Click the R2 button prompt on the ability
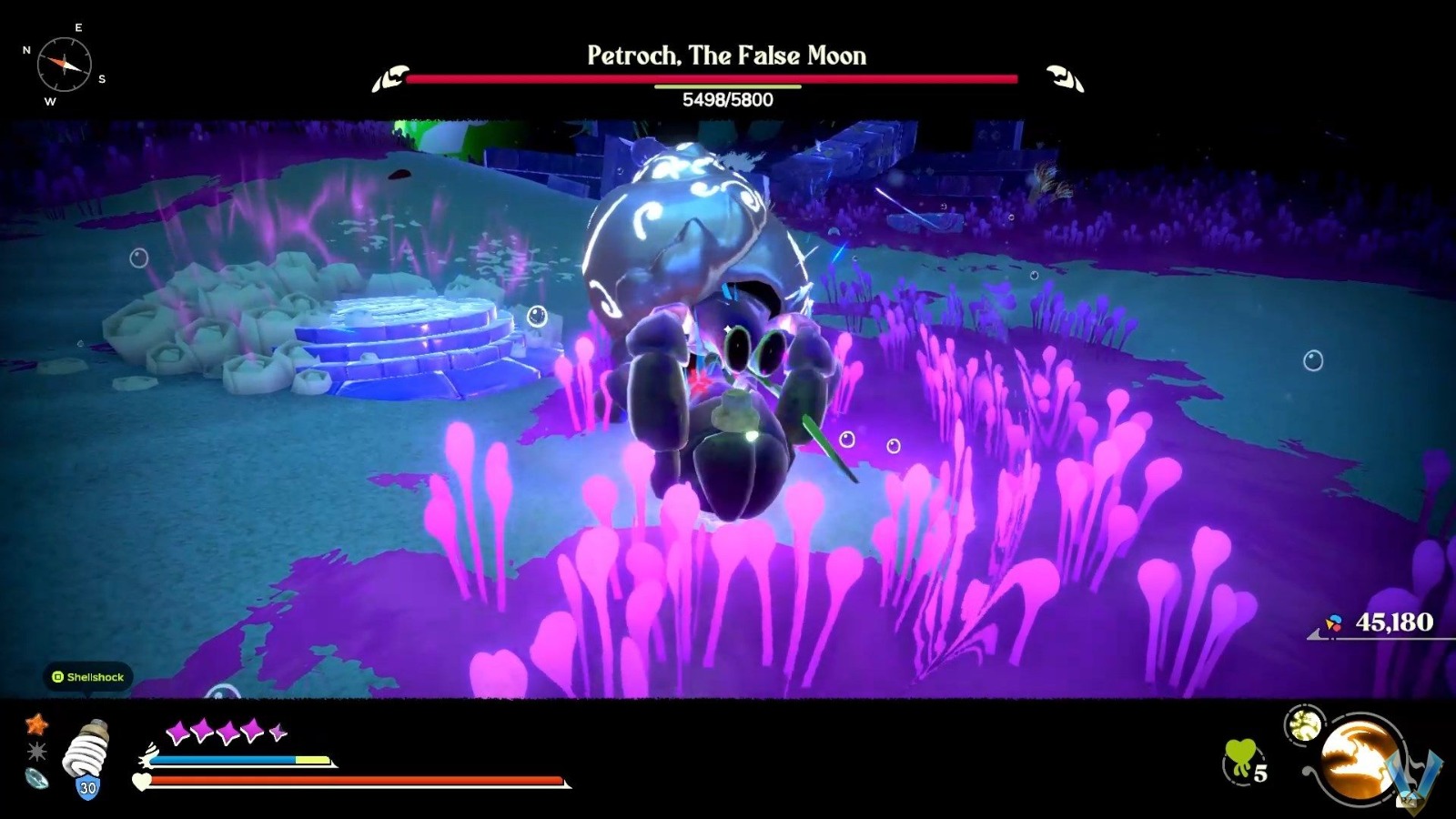Screen dimensions: 1456x819 (x=1407, y=801)
